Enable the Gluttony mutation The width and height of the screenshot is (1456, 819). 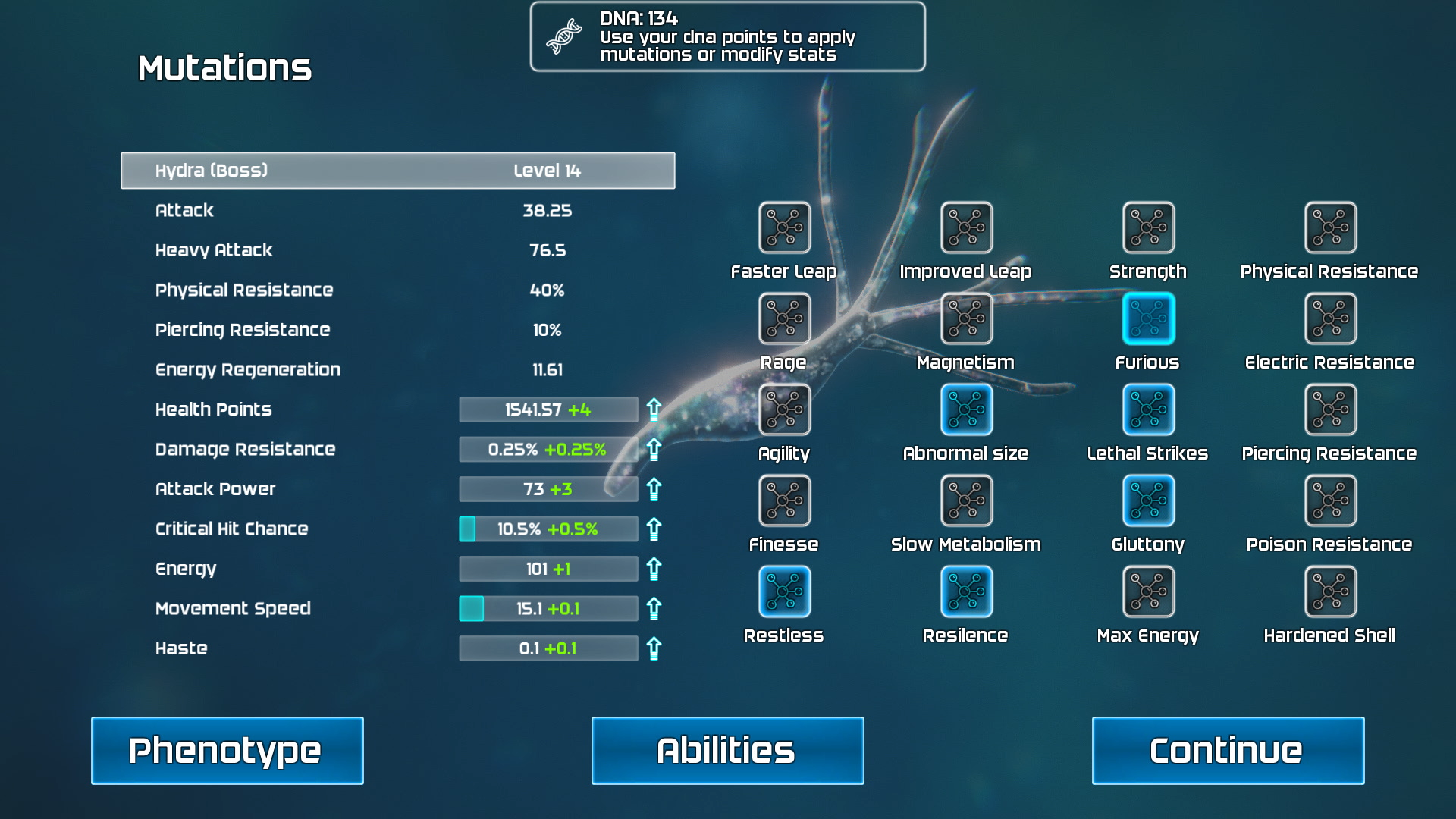(x=1148, y=500)
